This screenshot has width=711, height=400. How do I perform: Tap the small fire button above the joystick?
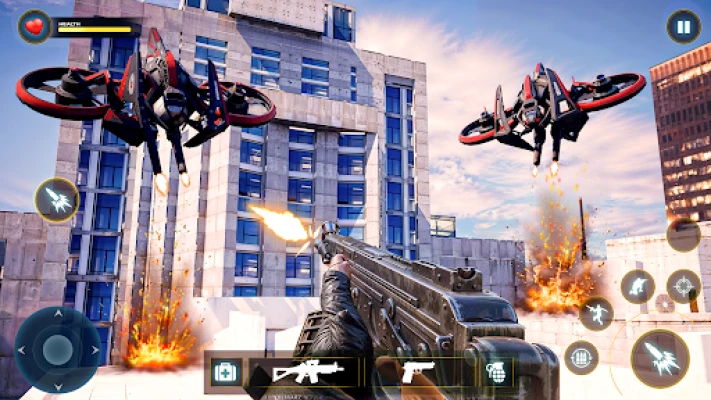[x=57, y=200]
